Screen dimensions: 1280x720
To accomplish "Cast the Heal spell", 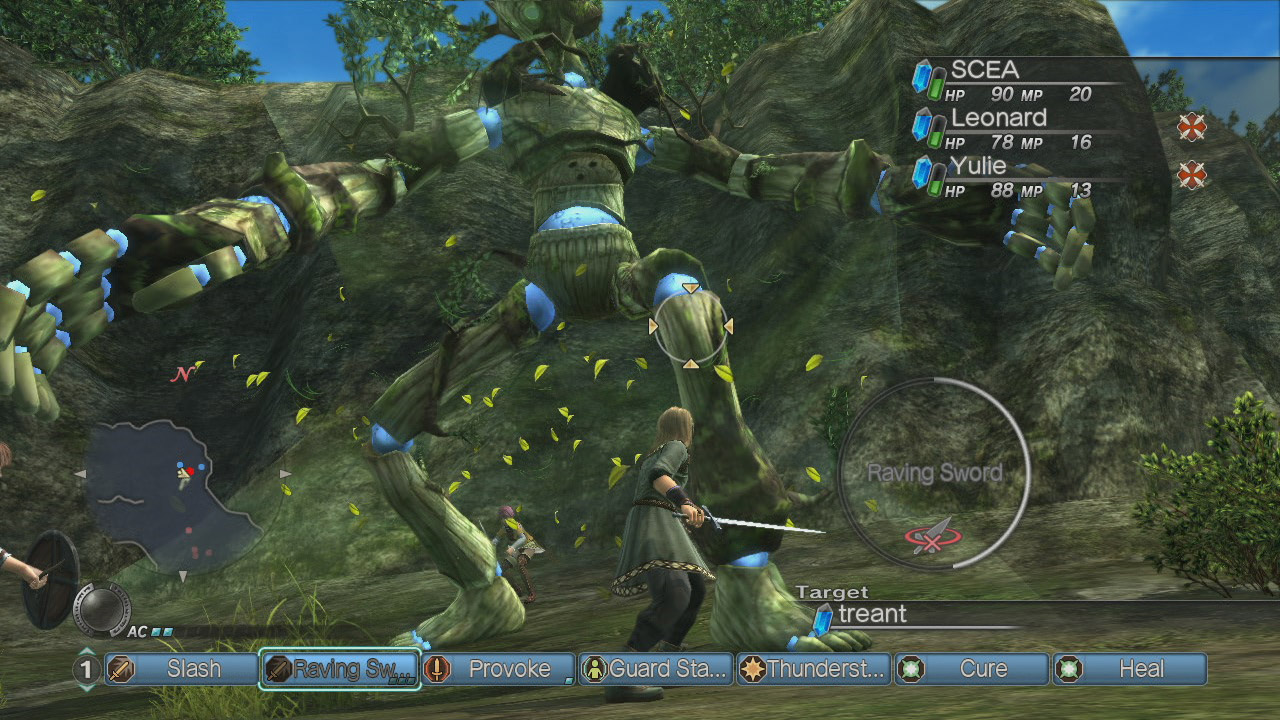I will coord(1130,669).
